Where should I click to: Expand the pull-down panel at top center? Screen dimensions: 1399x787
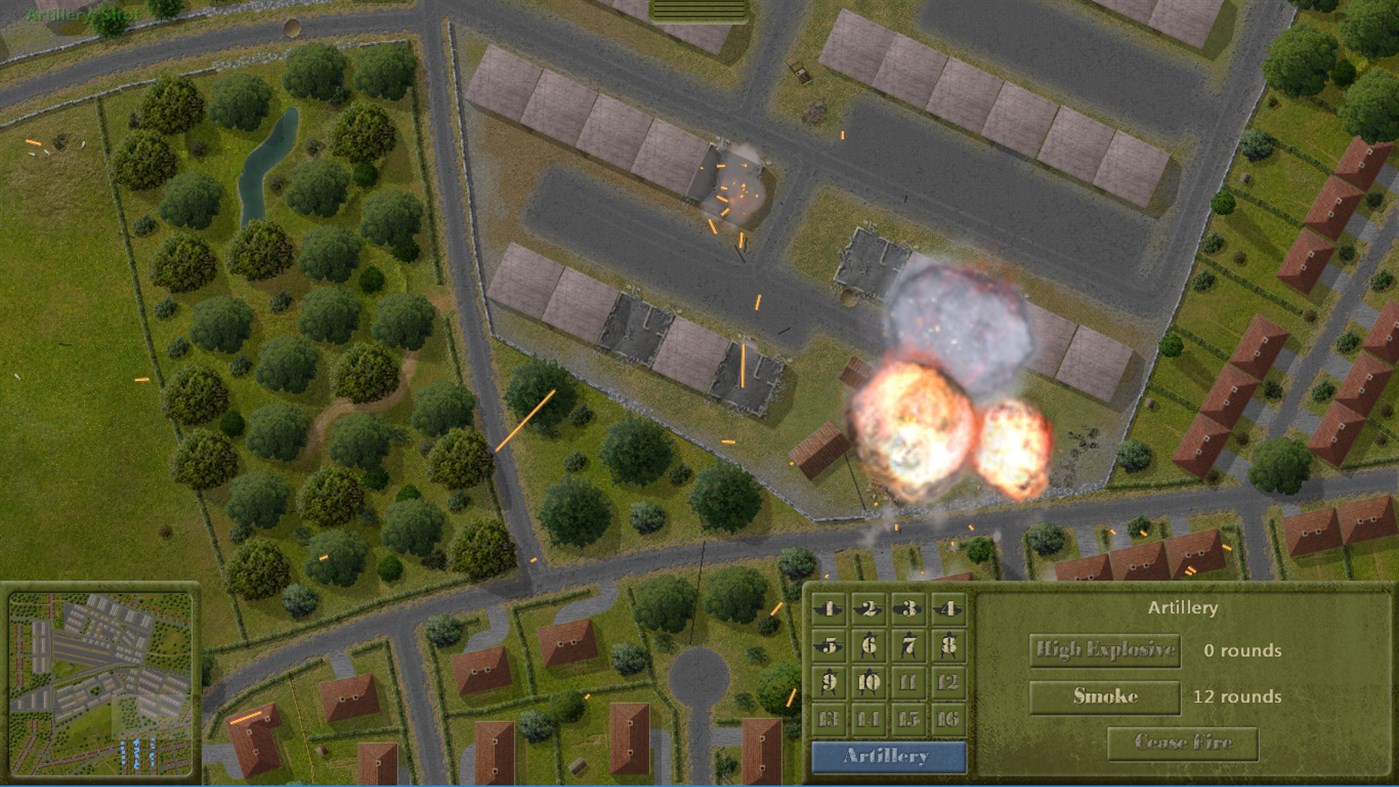click(699, 10)
